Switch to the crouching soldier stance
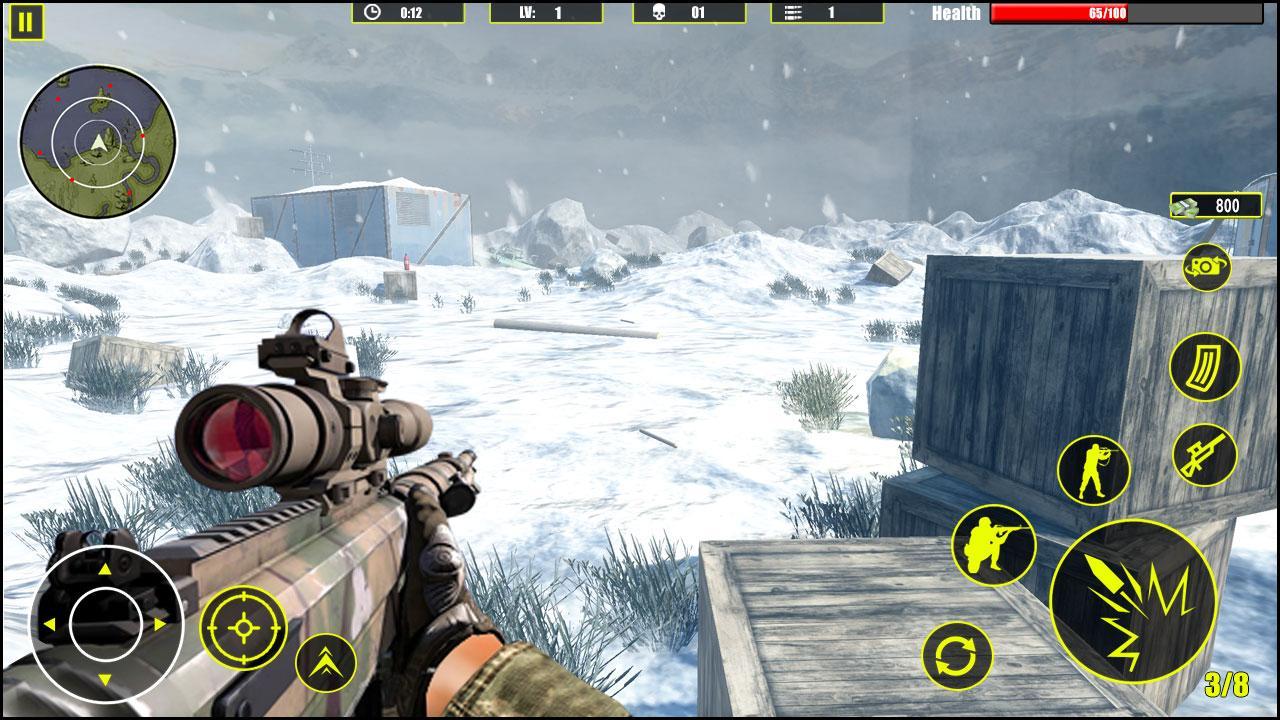 (993, 545)
